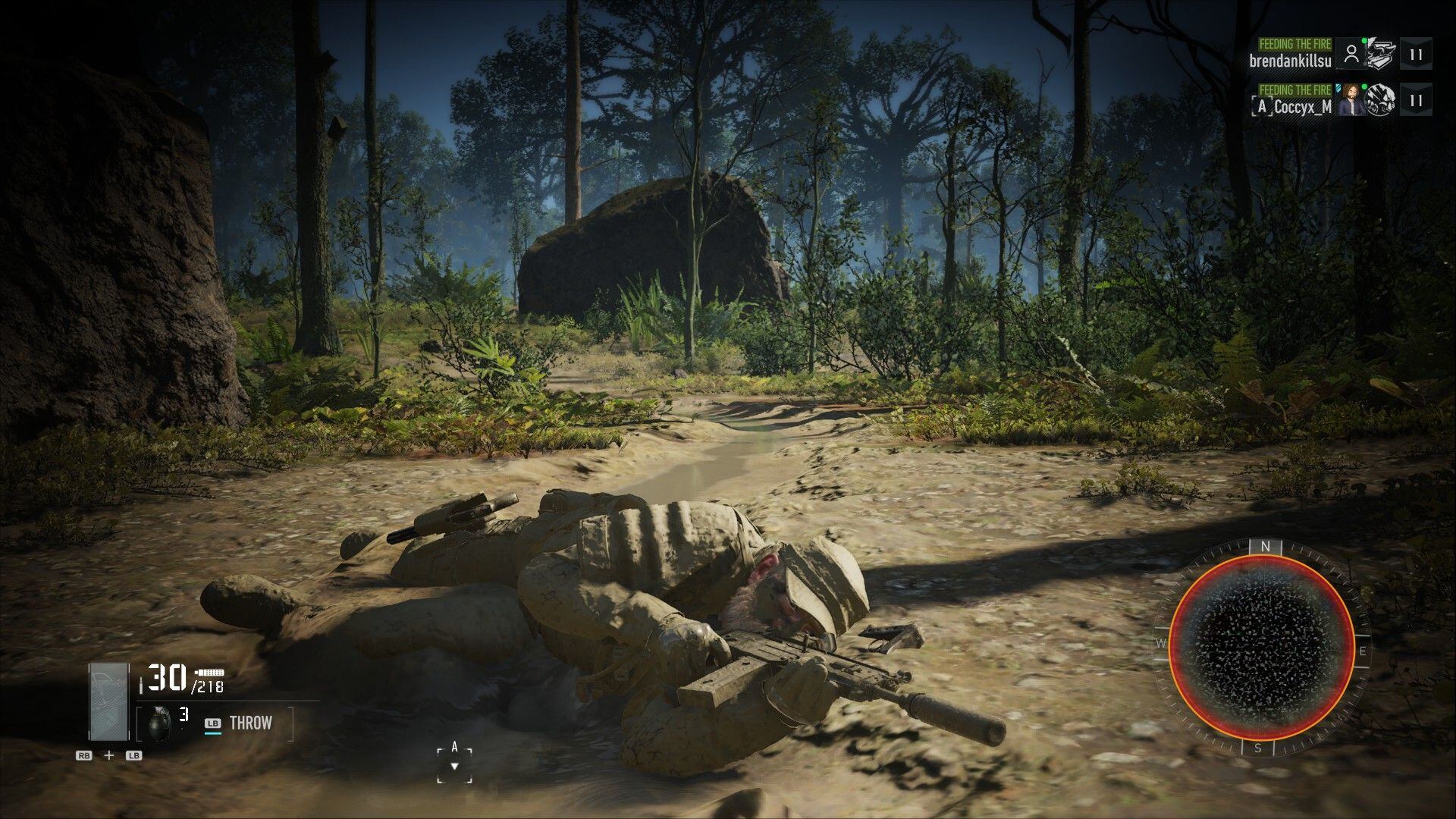
Task: Click the THROW action label
Action: point(250,723)
